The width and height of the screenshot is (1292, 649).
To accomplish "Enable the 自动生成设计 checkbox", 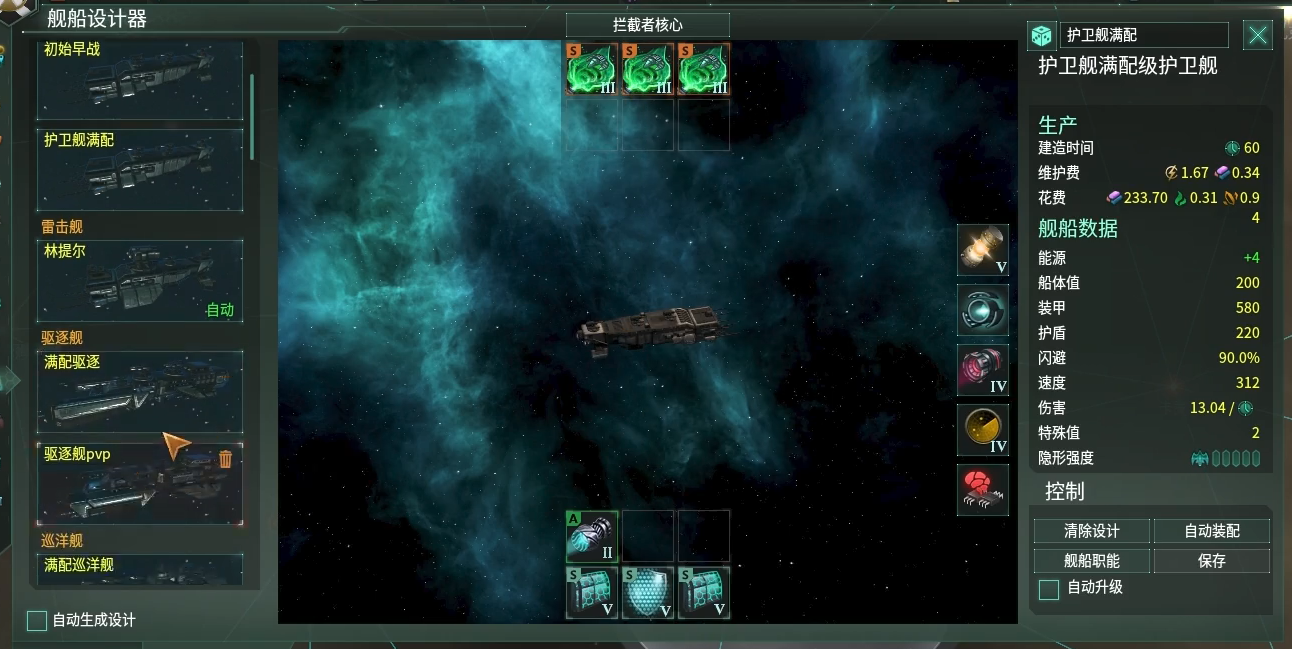I will coord(37,621).
